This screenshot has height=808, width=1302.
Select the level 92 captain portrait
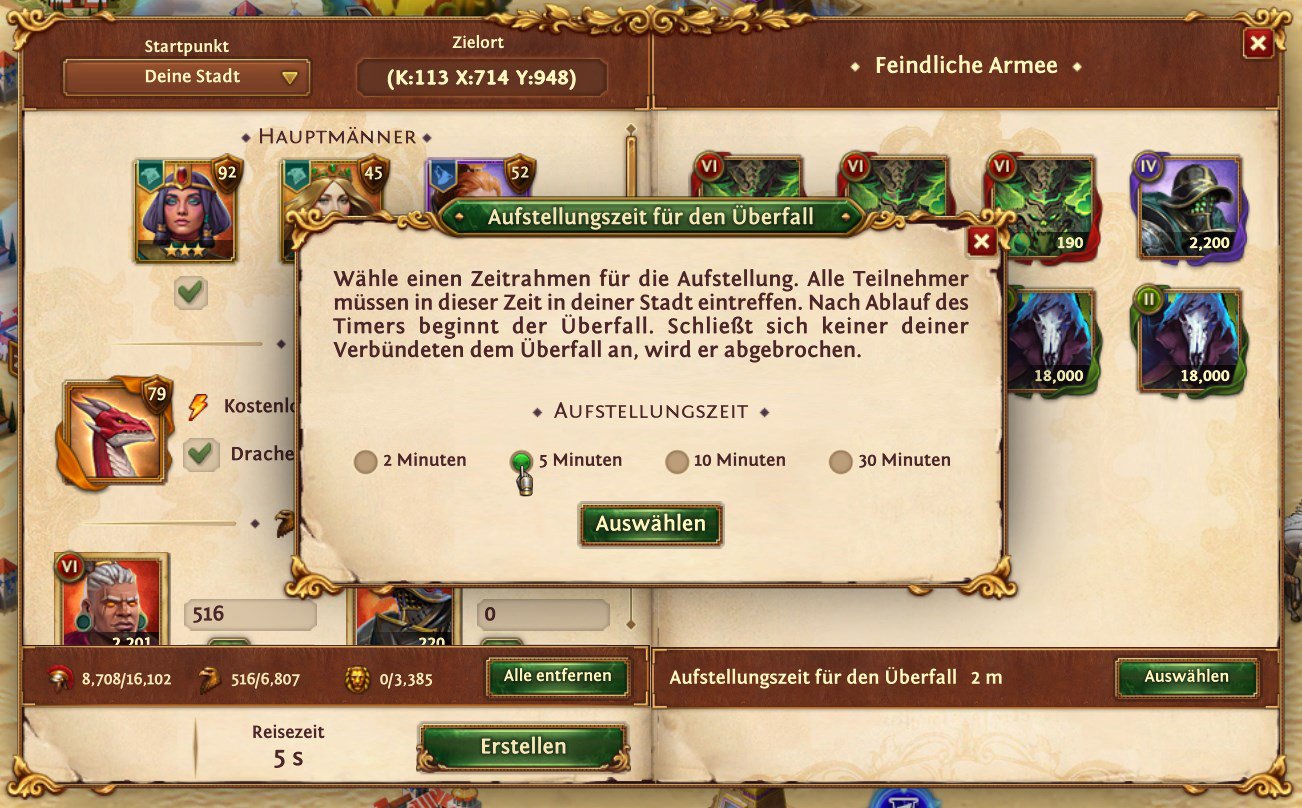(185, 209)
